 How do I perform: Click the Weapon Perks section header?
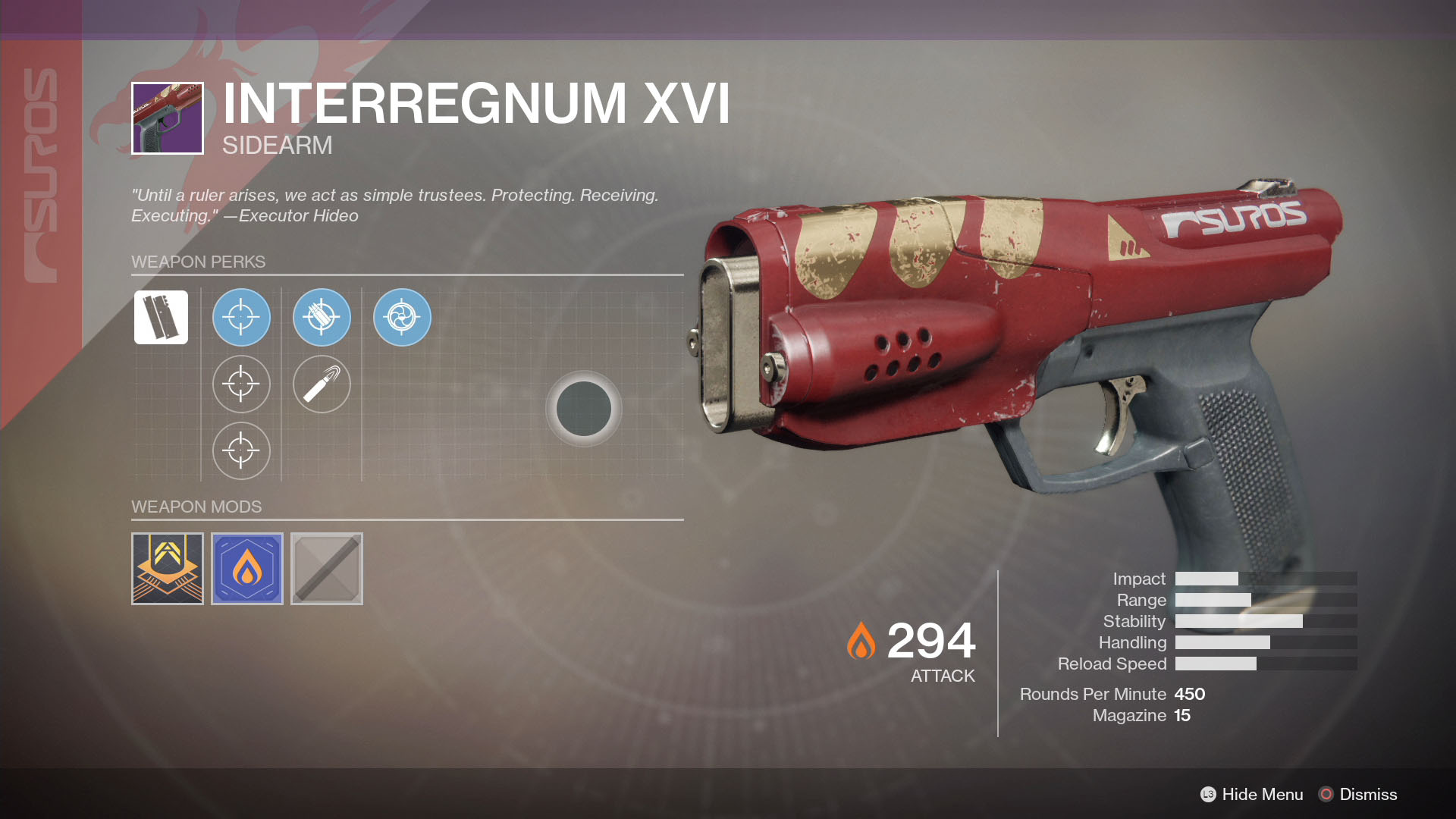coord(199,262)
